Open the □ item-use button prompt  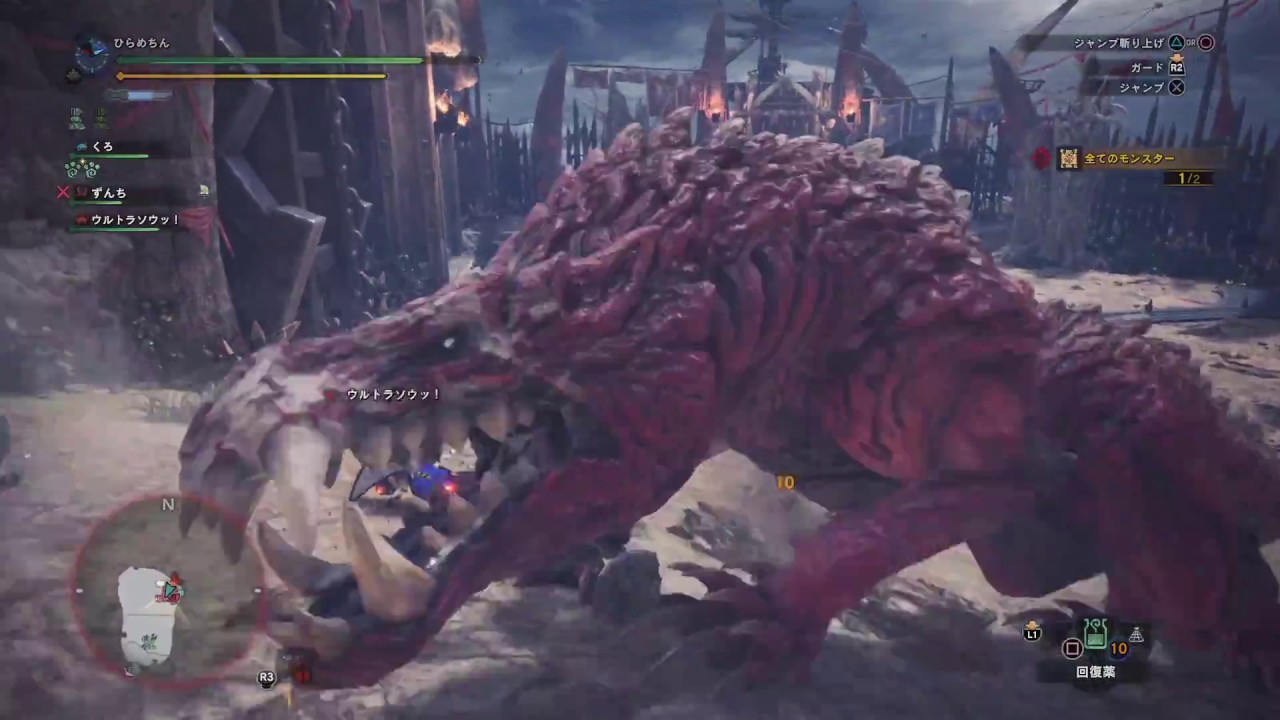click(1072, 648)
